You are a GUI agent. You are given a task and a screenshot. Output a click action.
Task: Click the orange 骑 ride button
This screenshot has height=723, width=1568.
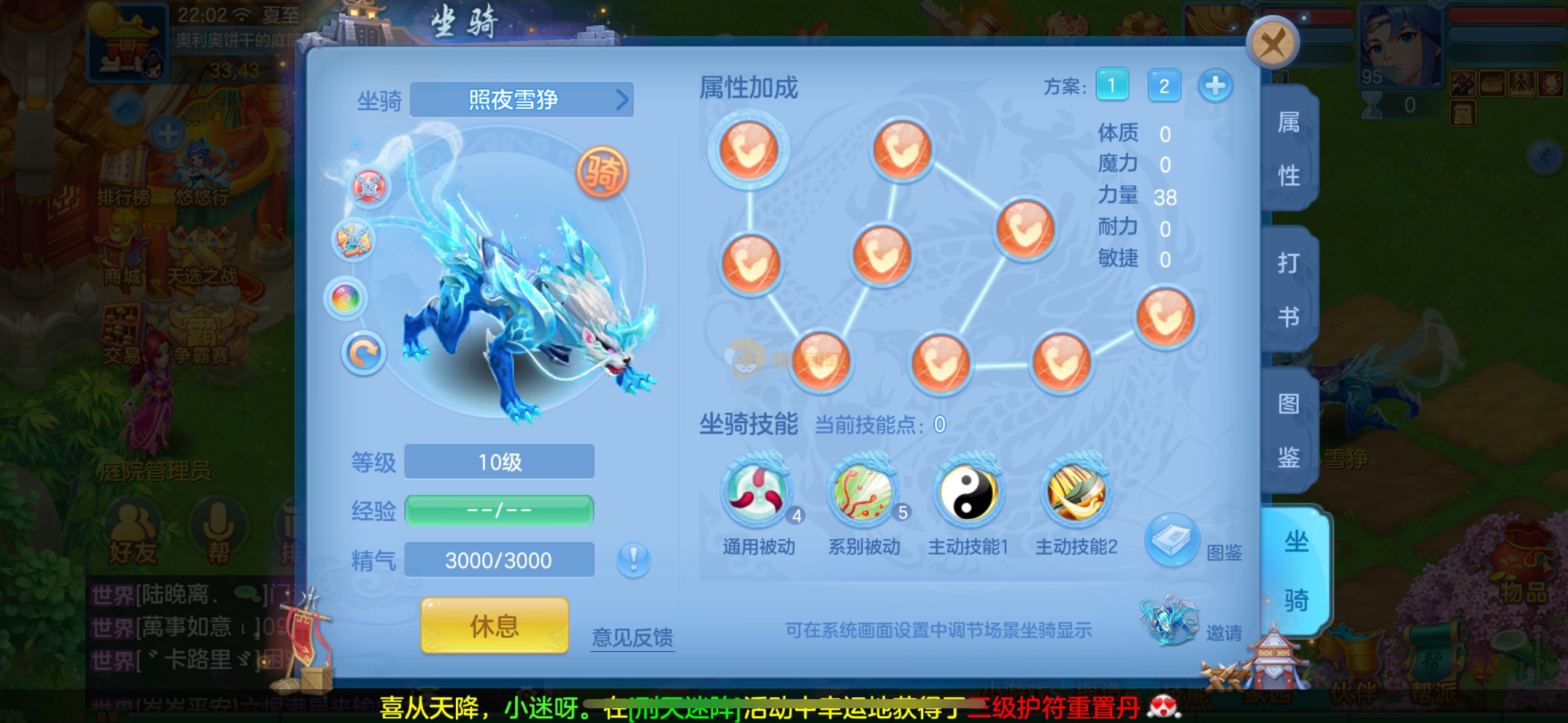tap(602, 172)
